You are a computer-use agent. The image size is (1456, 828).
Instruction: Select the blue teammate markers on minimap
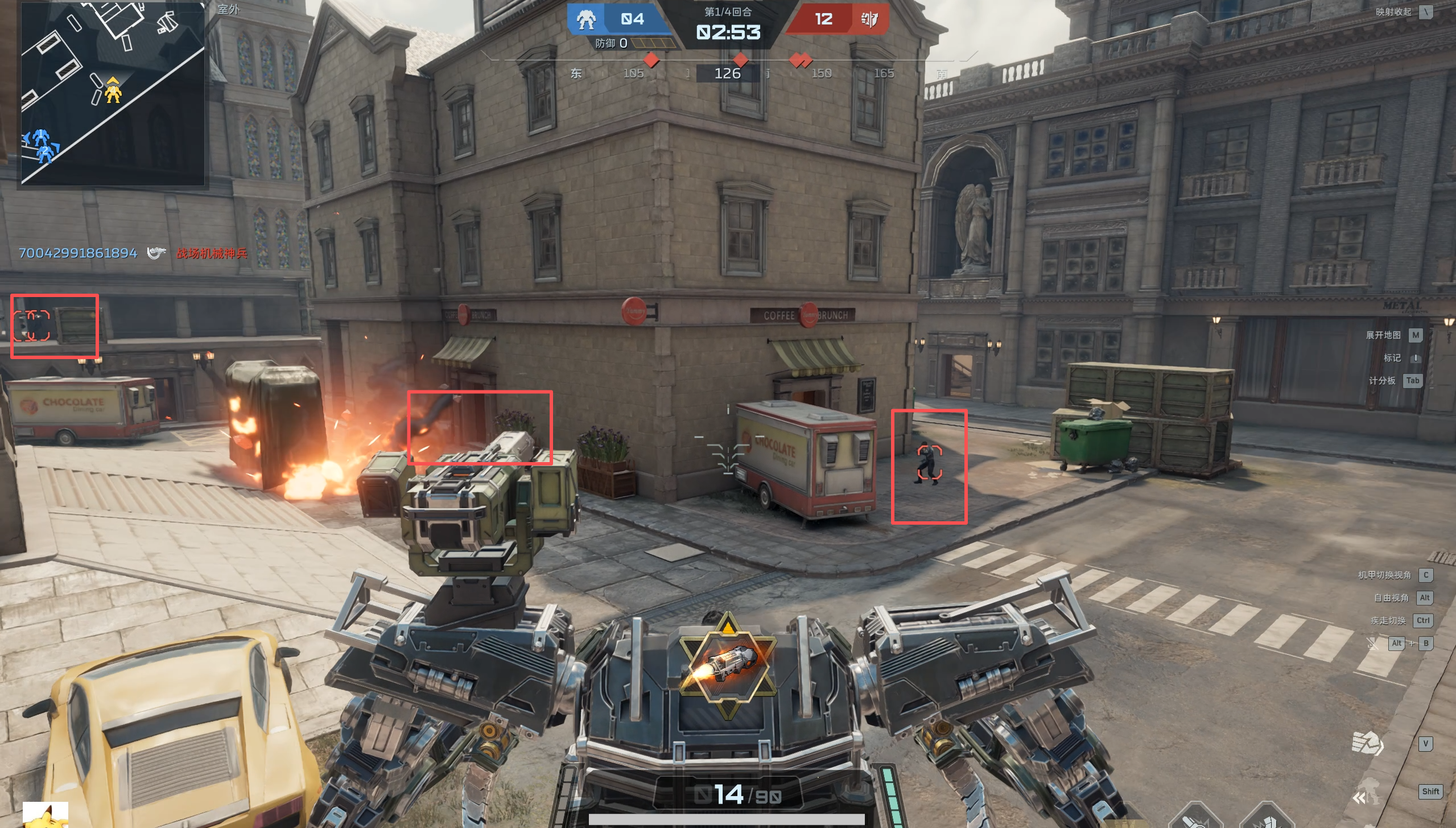(x=41, y=146)
